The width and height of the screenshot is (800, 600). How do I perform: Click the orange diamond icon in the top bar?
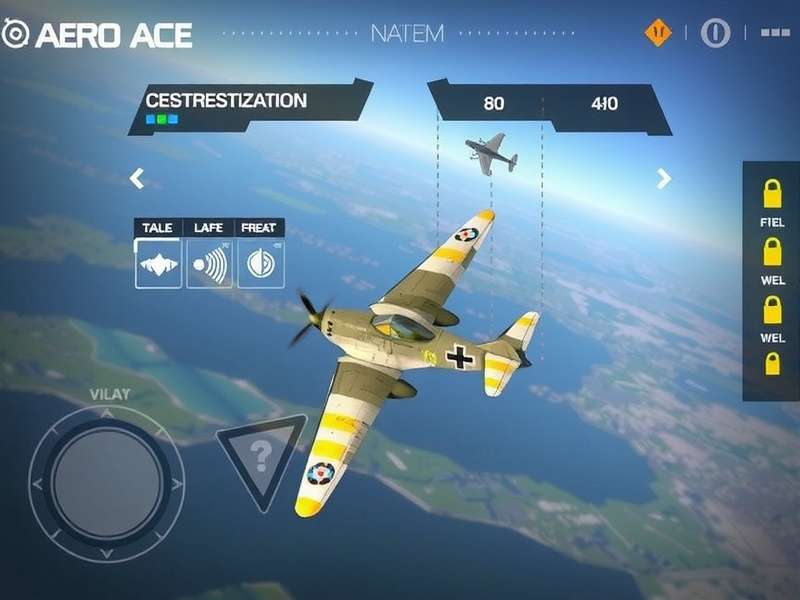(x=658, y=33)
